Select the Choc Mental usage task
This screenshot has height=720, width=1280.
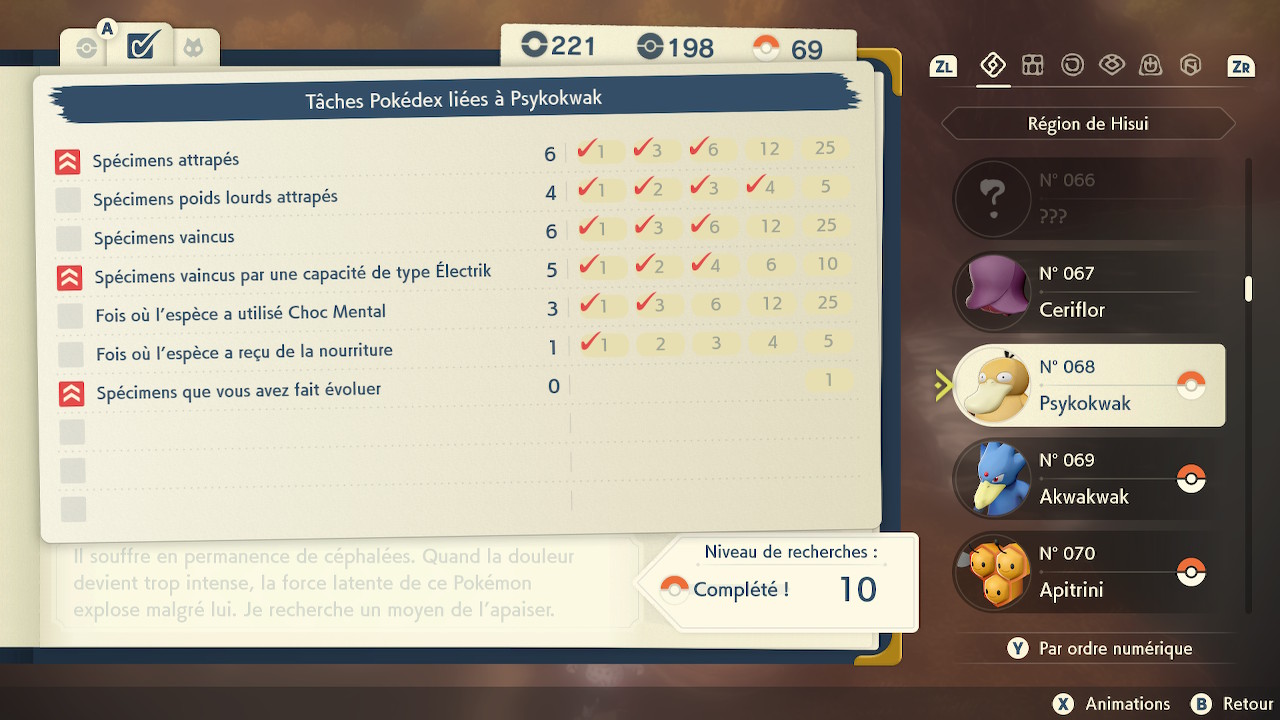[x=240, y=313]
